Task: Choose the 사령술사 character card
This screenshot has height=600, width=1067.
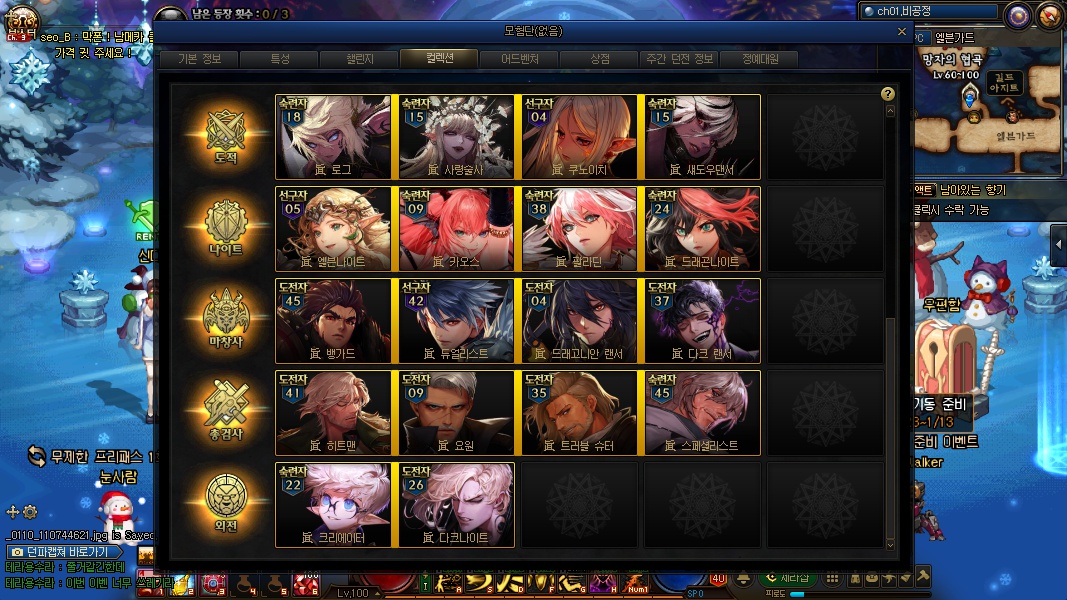Action: click(x=456, y=136)
